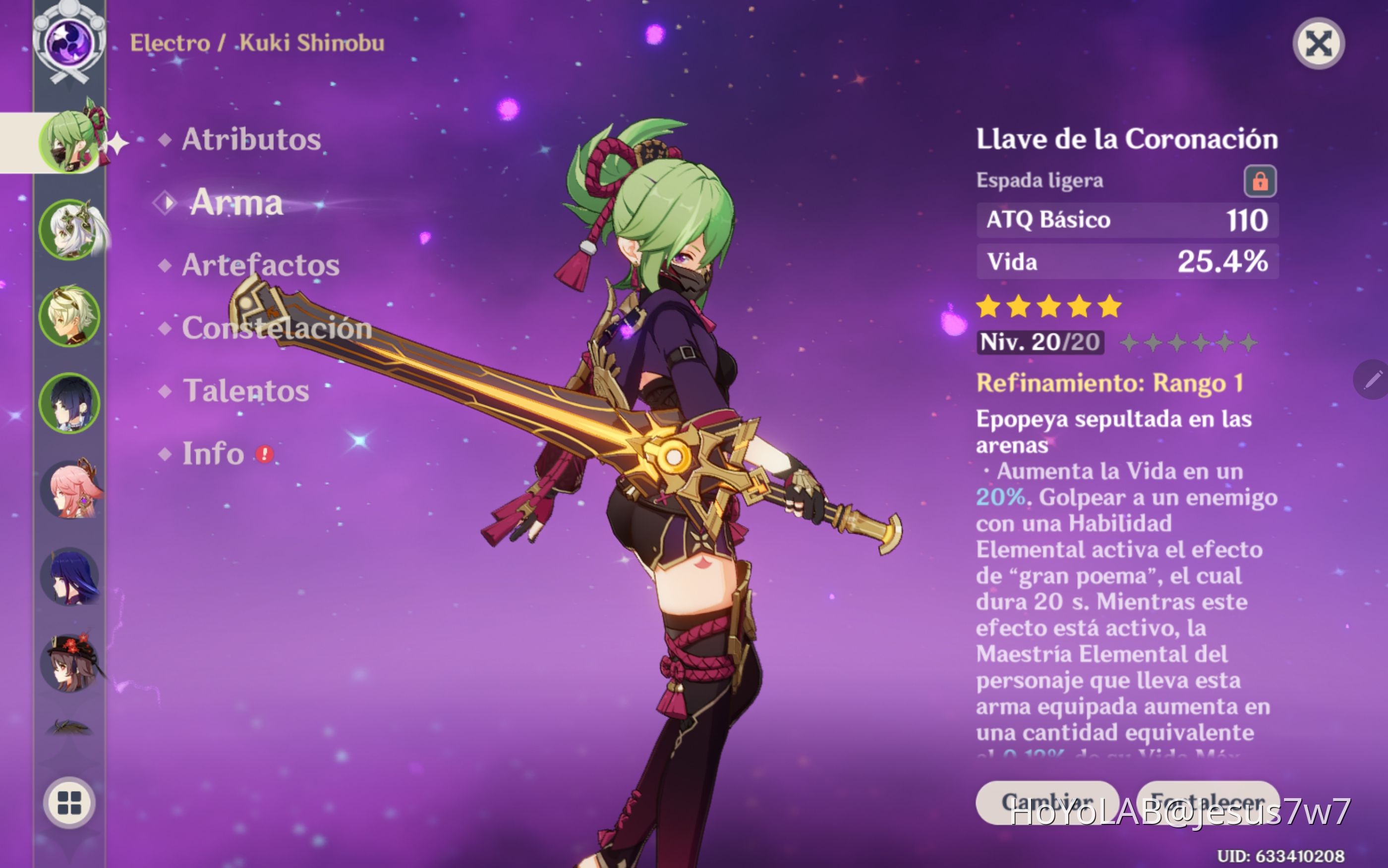The image size is (1388, 868).
Task: Open Hu Tao's character page from the sidebar
Action: [70, 663]
